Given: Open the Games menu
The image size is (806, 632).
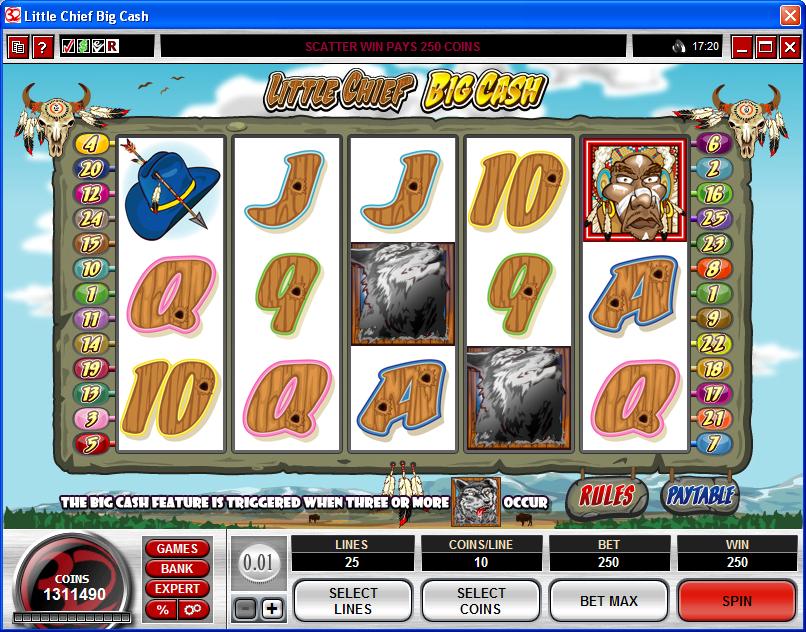Looking at the screenshot, I should [177, 549].
